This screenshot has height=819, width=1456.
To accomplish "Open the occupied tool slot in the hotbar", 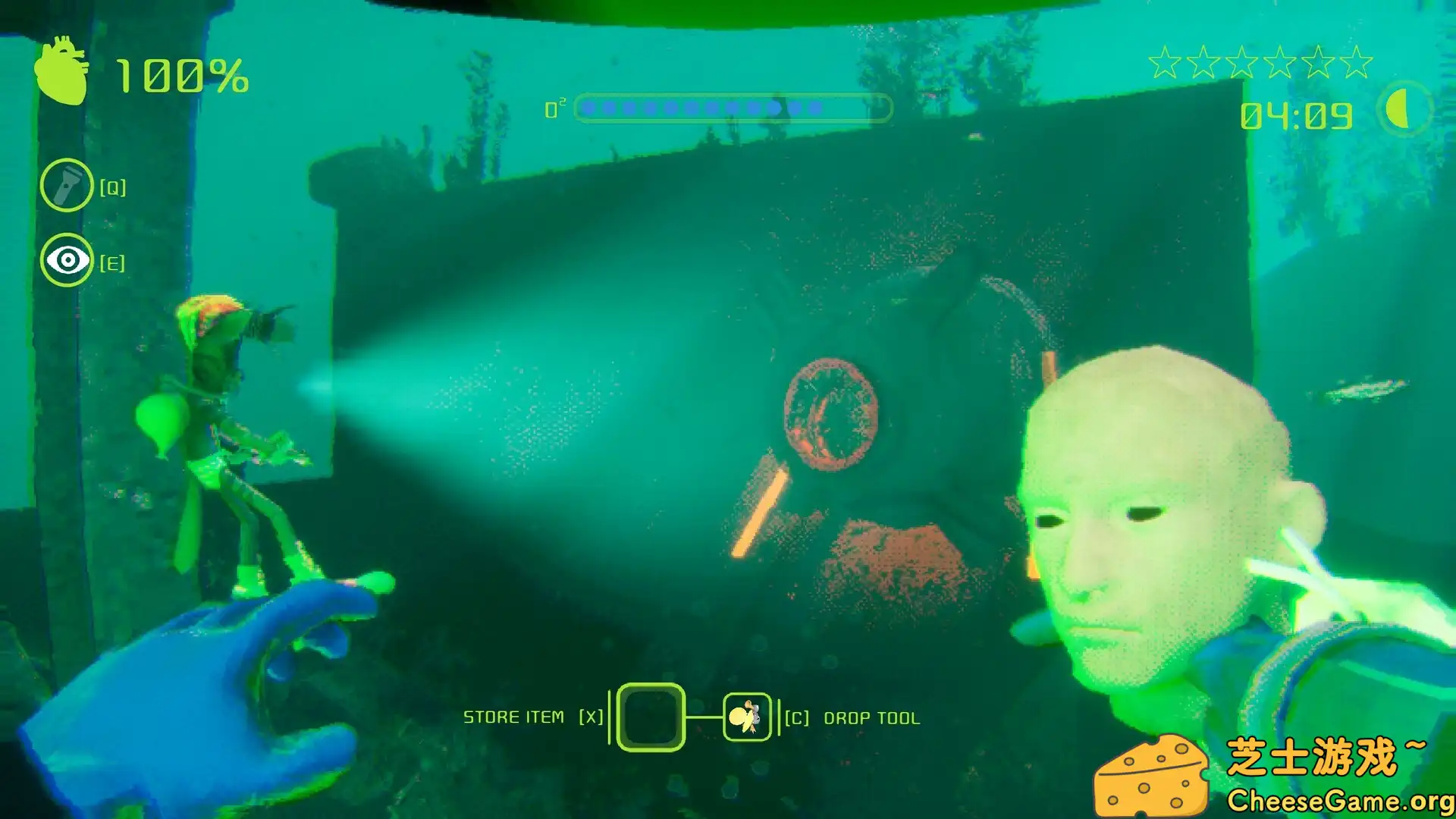I will 745,716.
